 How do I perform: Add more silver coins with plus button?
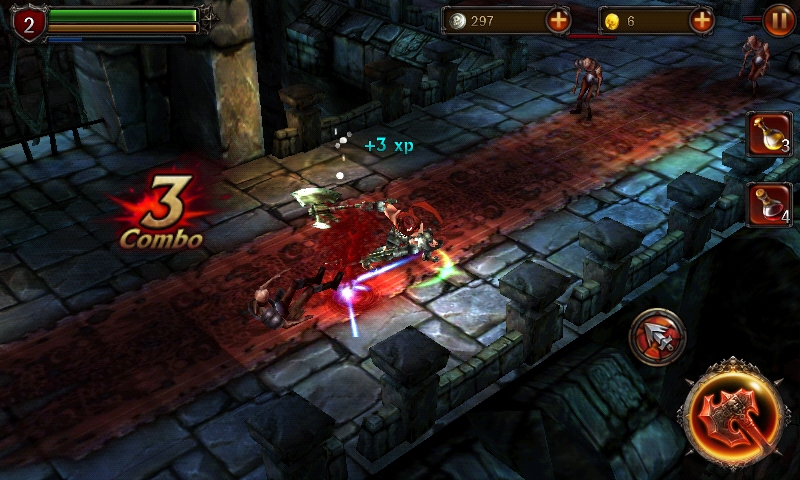(x=559, y=20)
